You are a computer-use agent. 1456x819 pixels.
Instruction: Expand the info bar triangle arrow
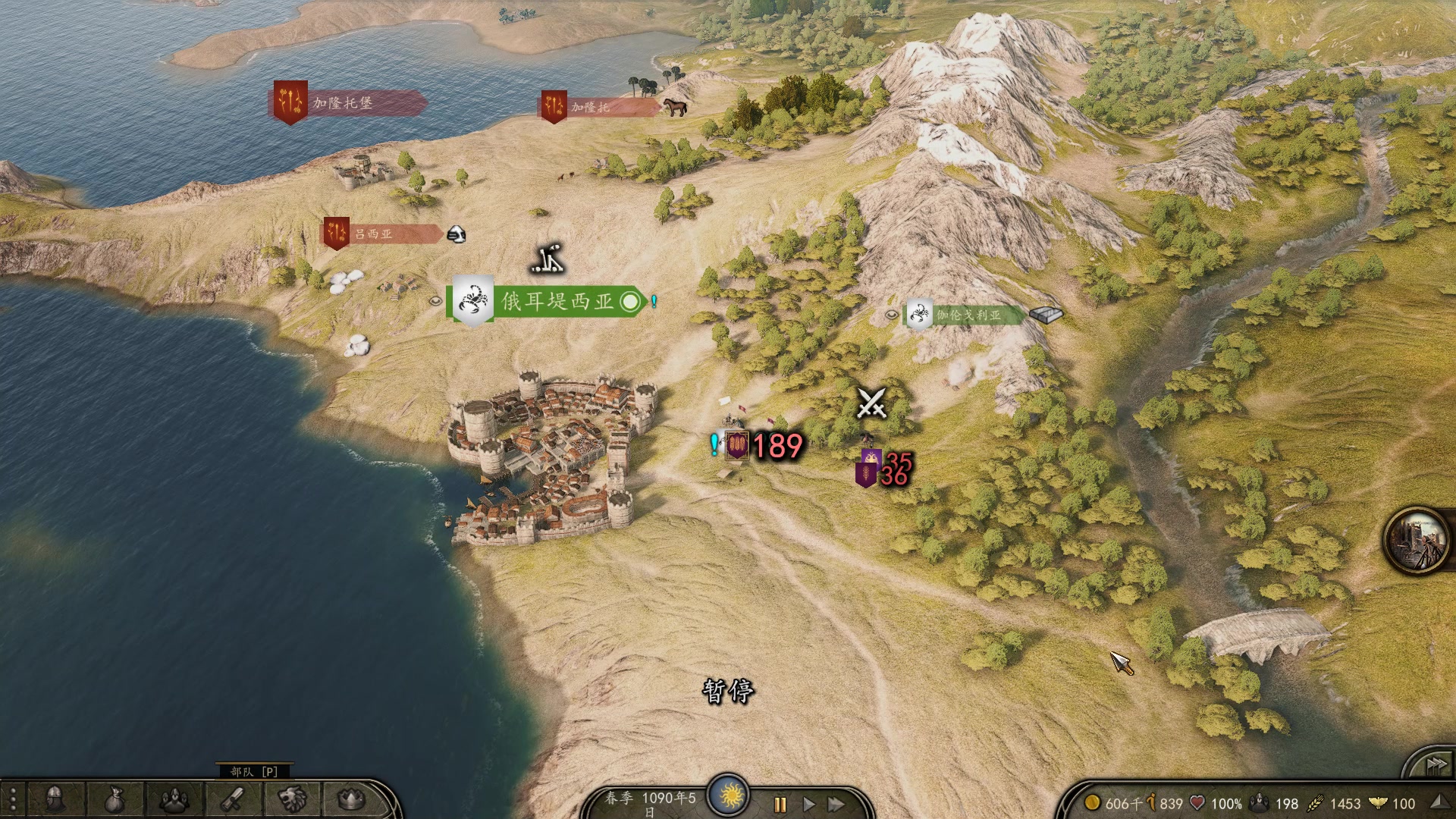1436,802
